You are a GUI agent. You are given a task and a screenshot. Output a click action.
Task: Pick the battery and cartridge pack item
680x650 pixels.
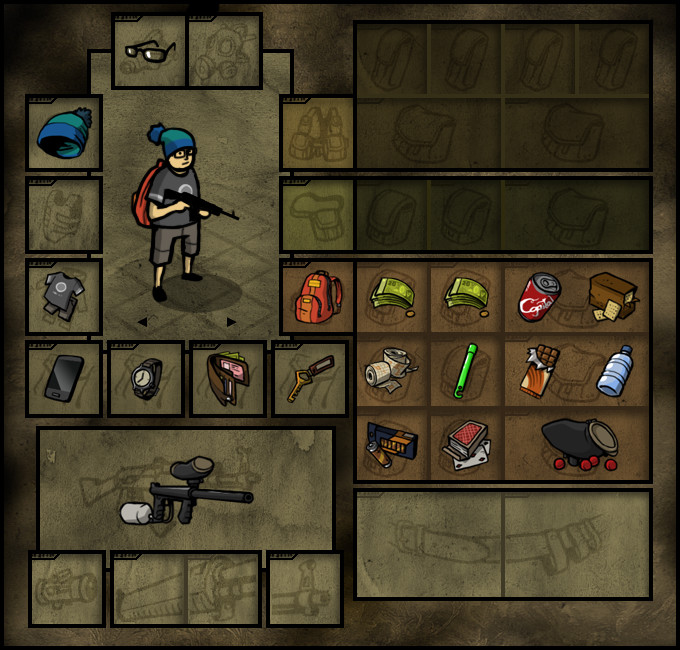(x=392, y=444)
